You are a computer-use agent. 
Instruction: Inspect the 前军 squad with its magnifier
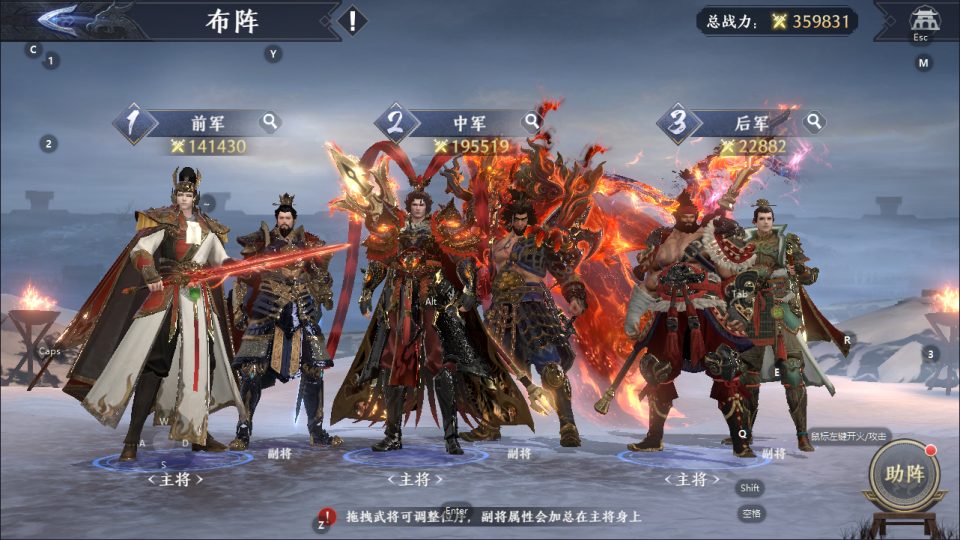coord(270,122)
